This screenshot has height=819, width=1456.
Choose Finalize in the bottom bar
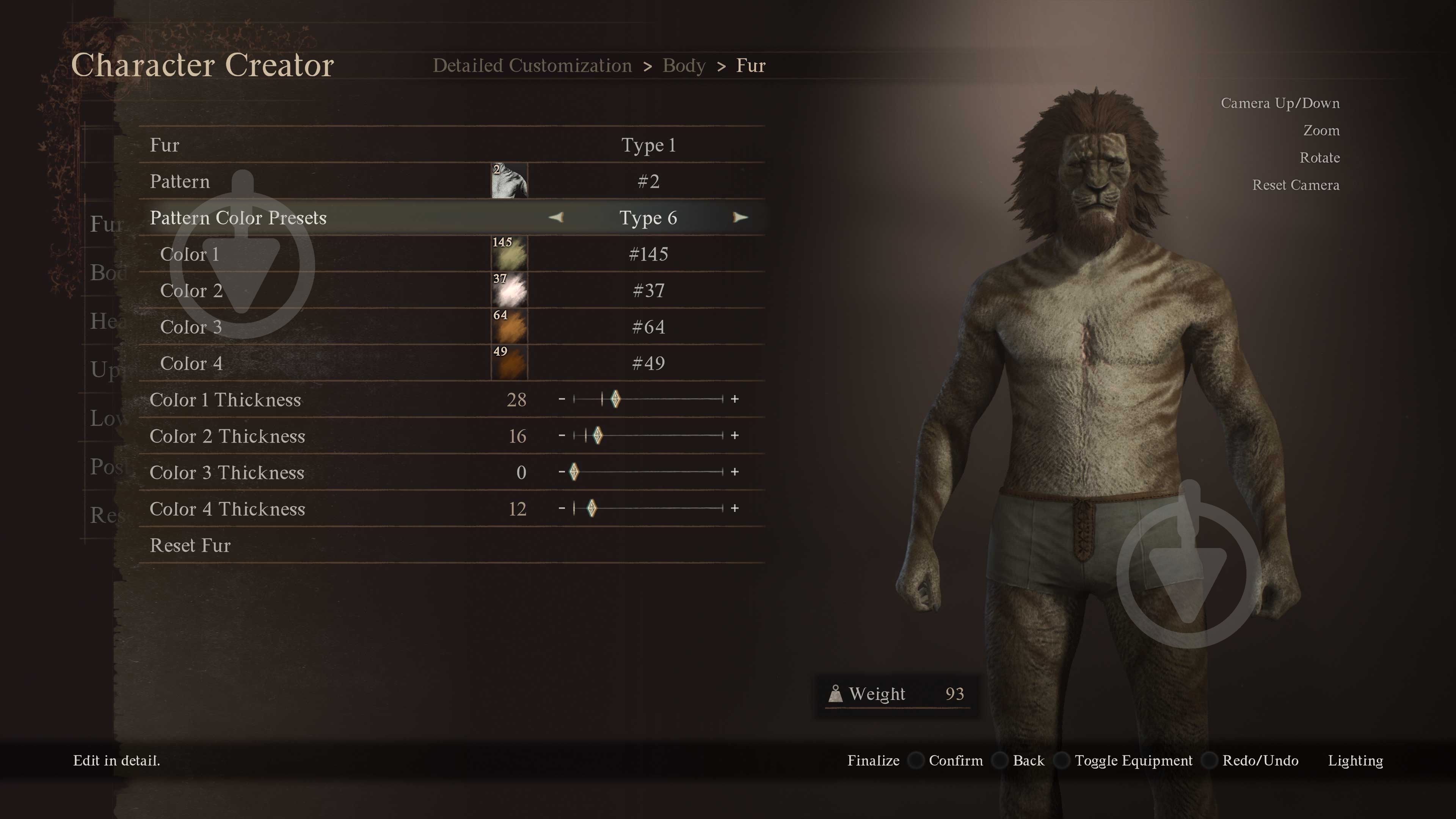[x=873, y=761]
